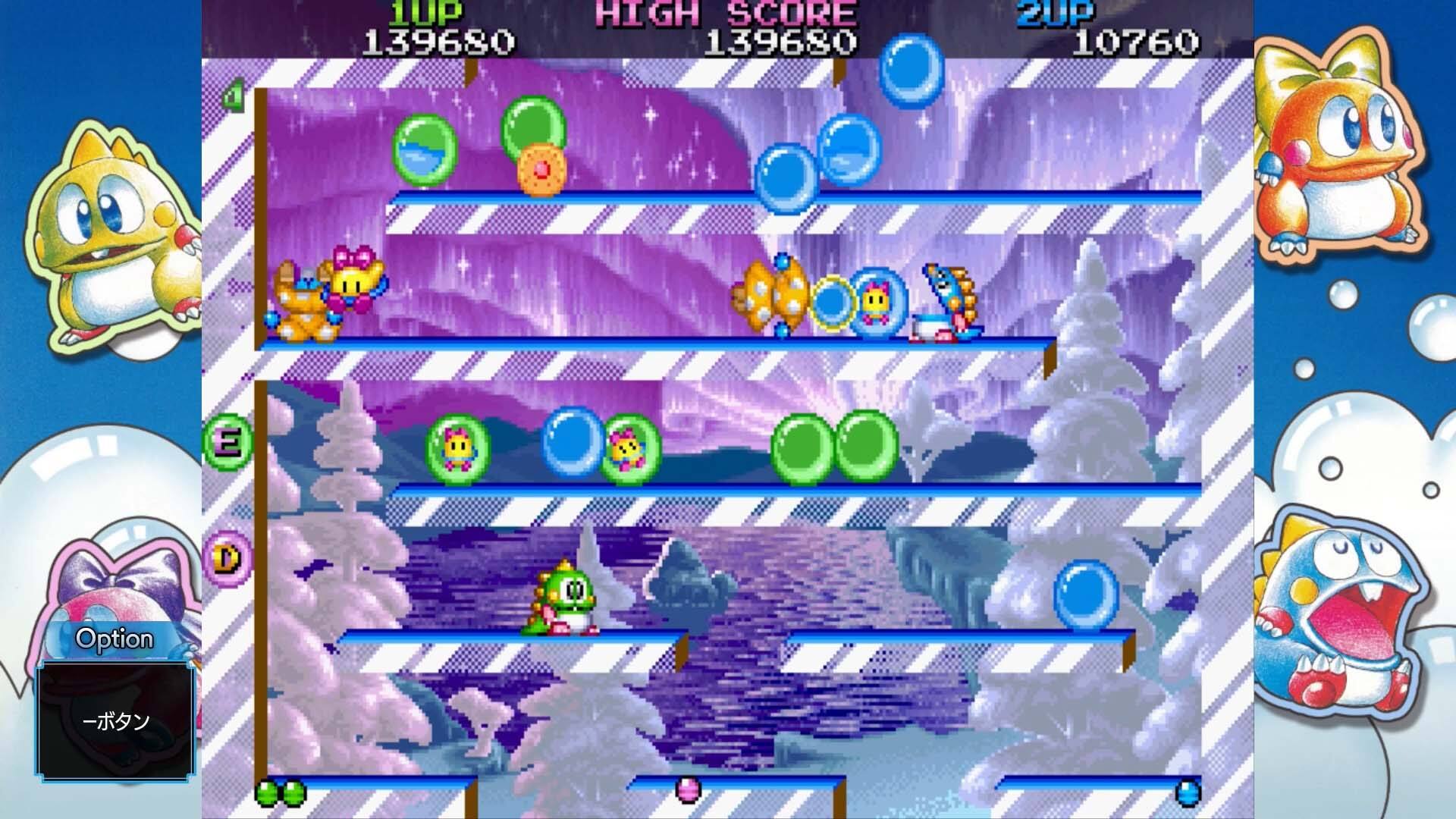The image size is (1456, 819).
Task: Click the ーボタン label in the option box
Action: coord(115,723)
